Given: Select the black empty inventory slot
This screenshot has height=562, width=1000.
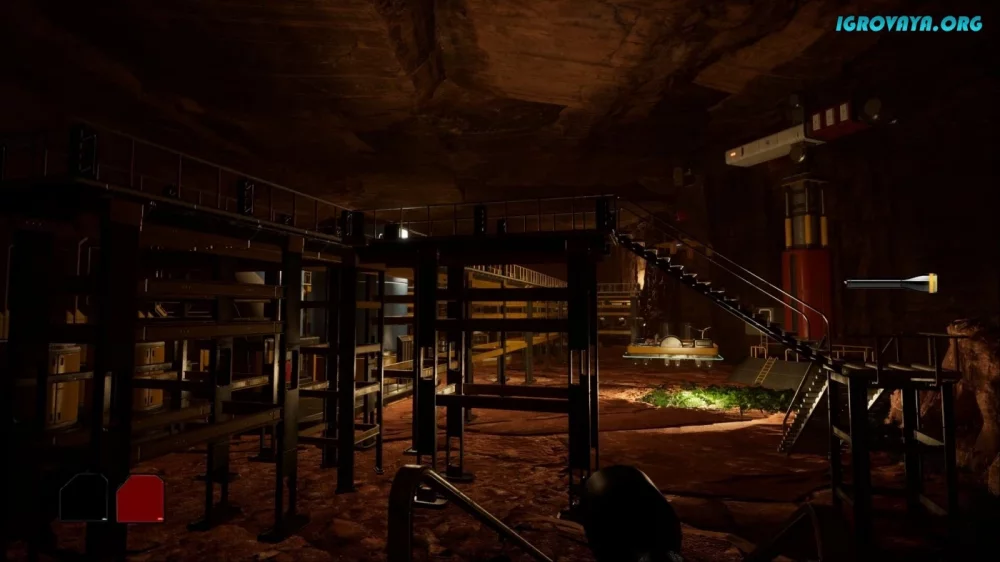Looking at the screenshot, I should [83, 498].
